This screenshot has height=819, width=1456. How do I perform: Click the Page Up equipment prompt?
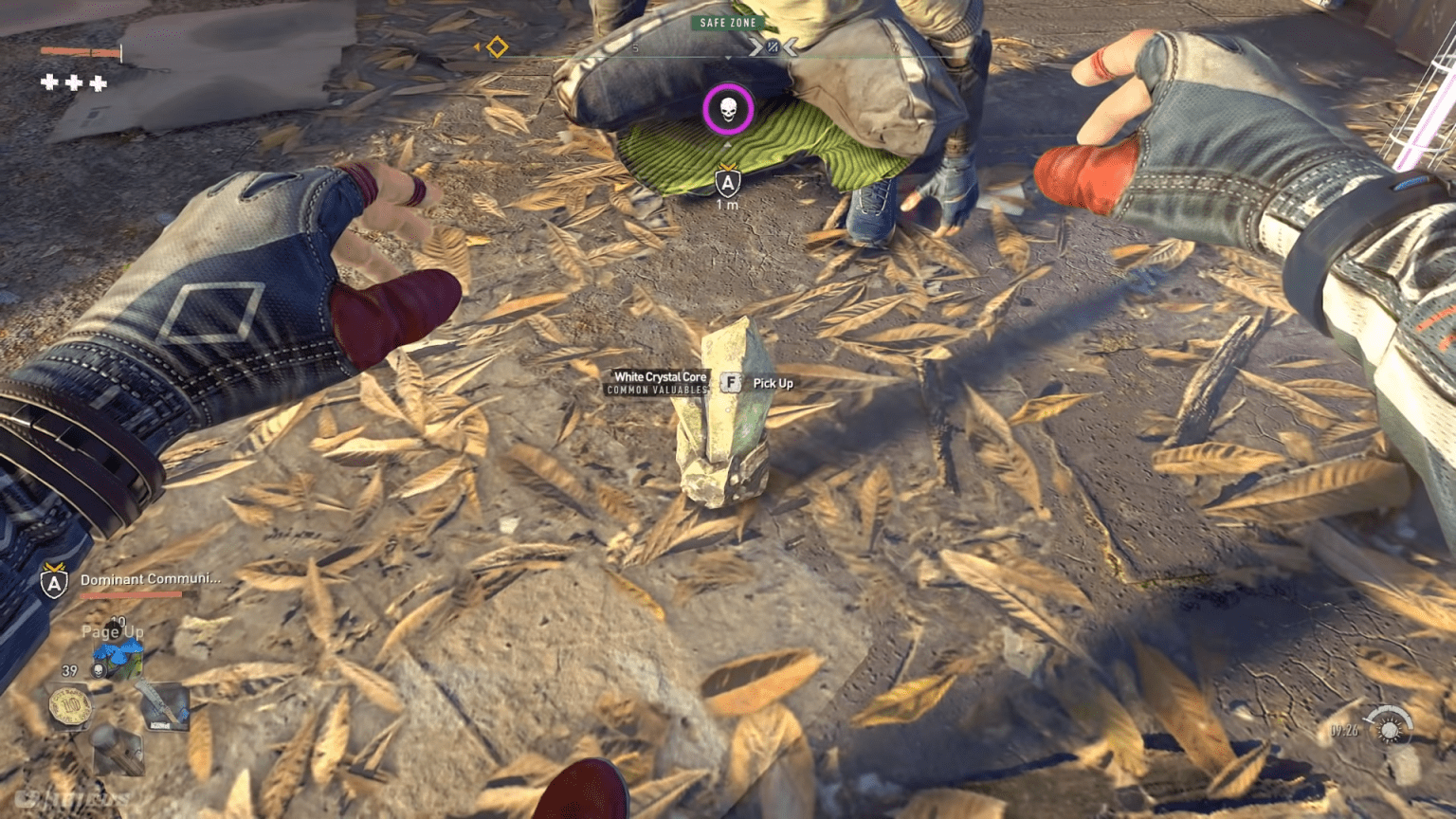(x=112, y=632)
